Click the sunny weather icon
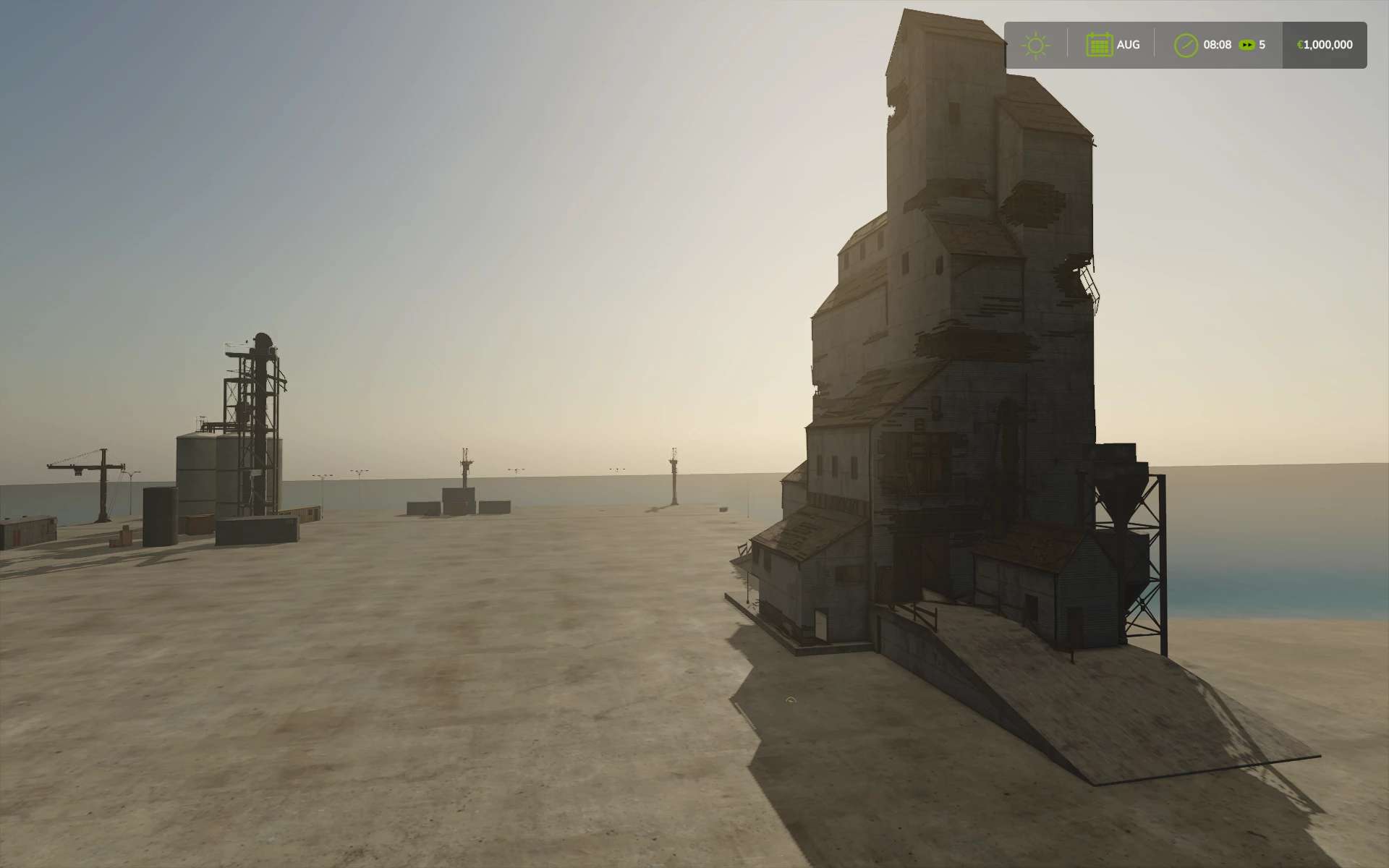The height and width of the screenshot is (868, 1389). [1035, 46]
